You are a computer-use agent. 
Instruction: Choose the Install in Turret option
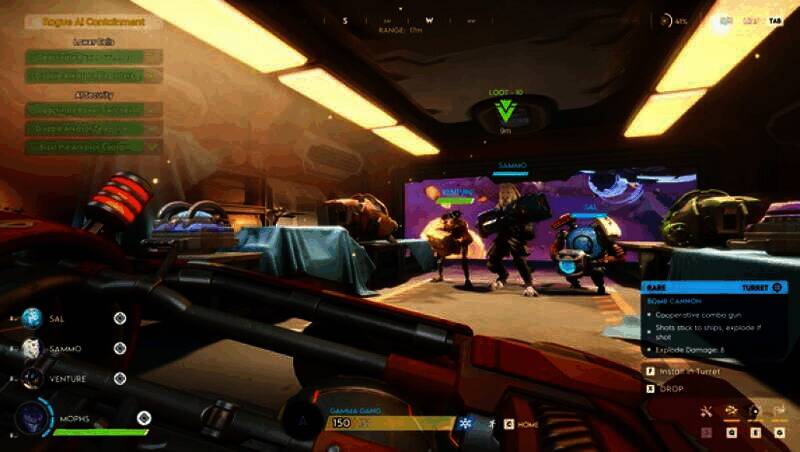690,370
